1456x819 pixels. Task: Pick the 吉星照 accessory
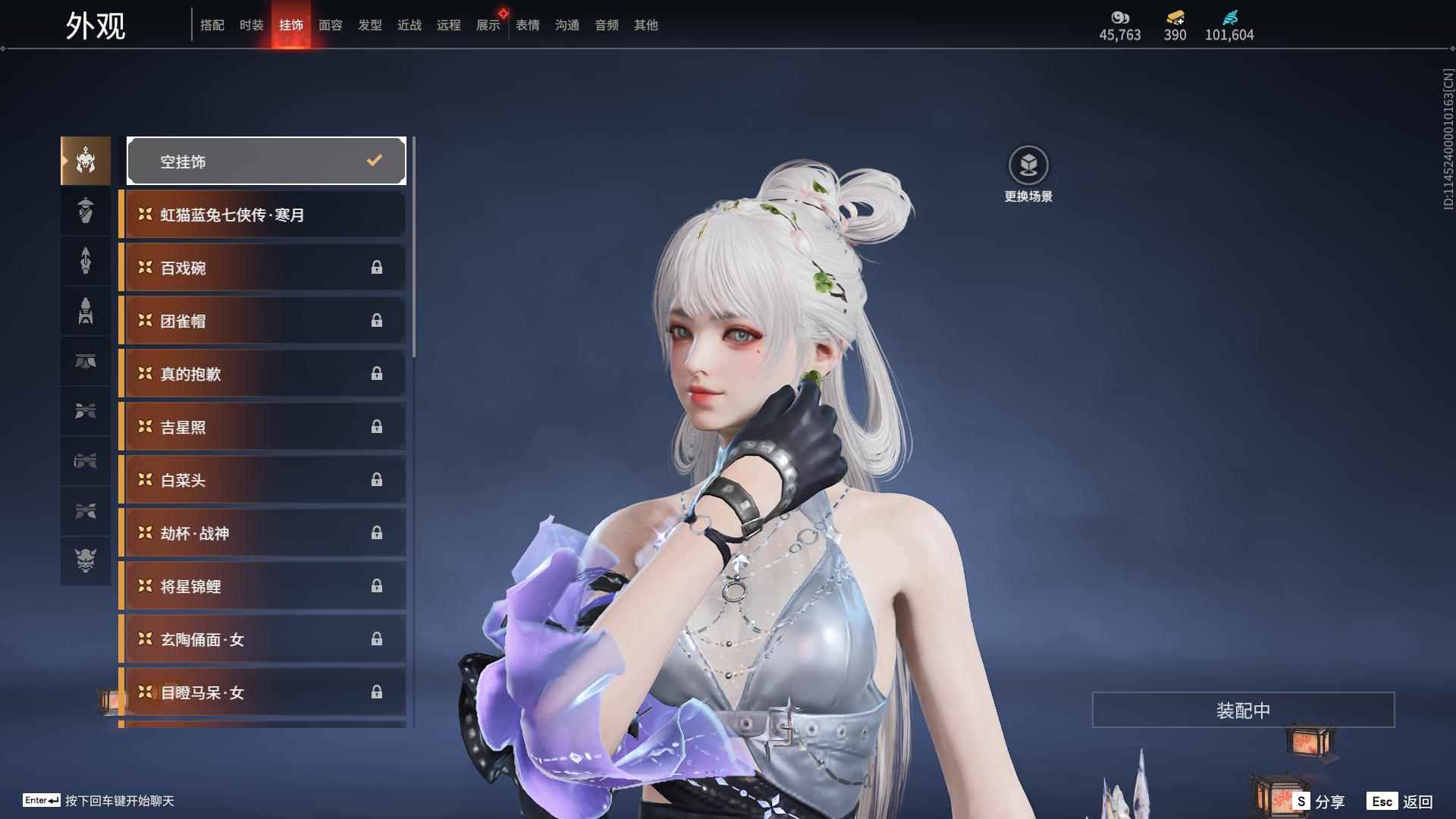pos(263,427)
